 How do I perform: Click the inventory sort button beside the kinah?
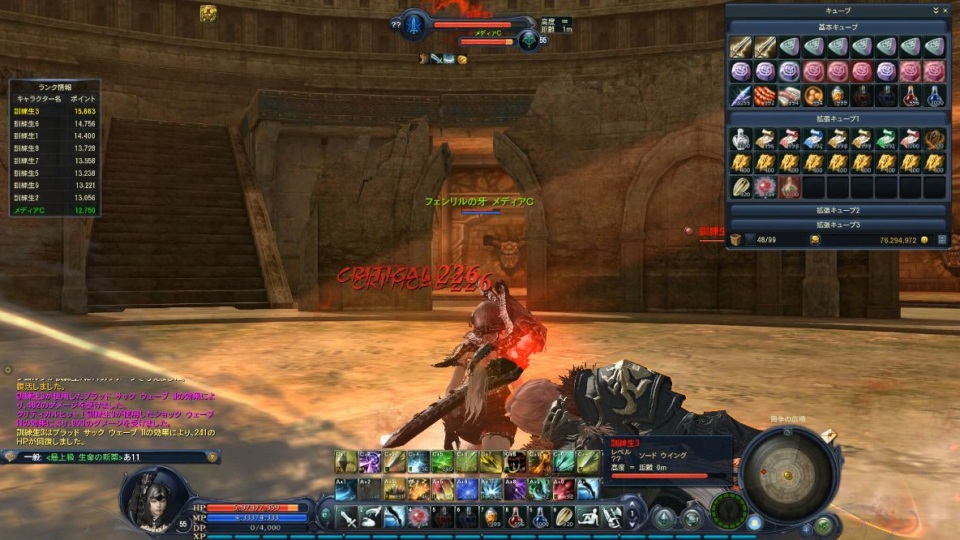(941, 240)
